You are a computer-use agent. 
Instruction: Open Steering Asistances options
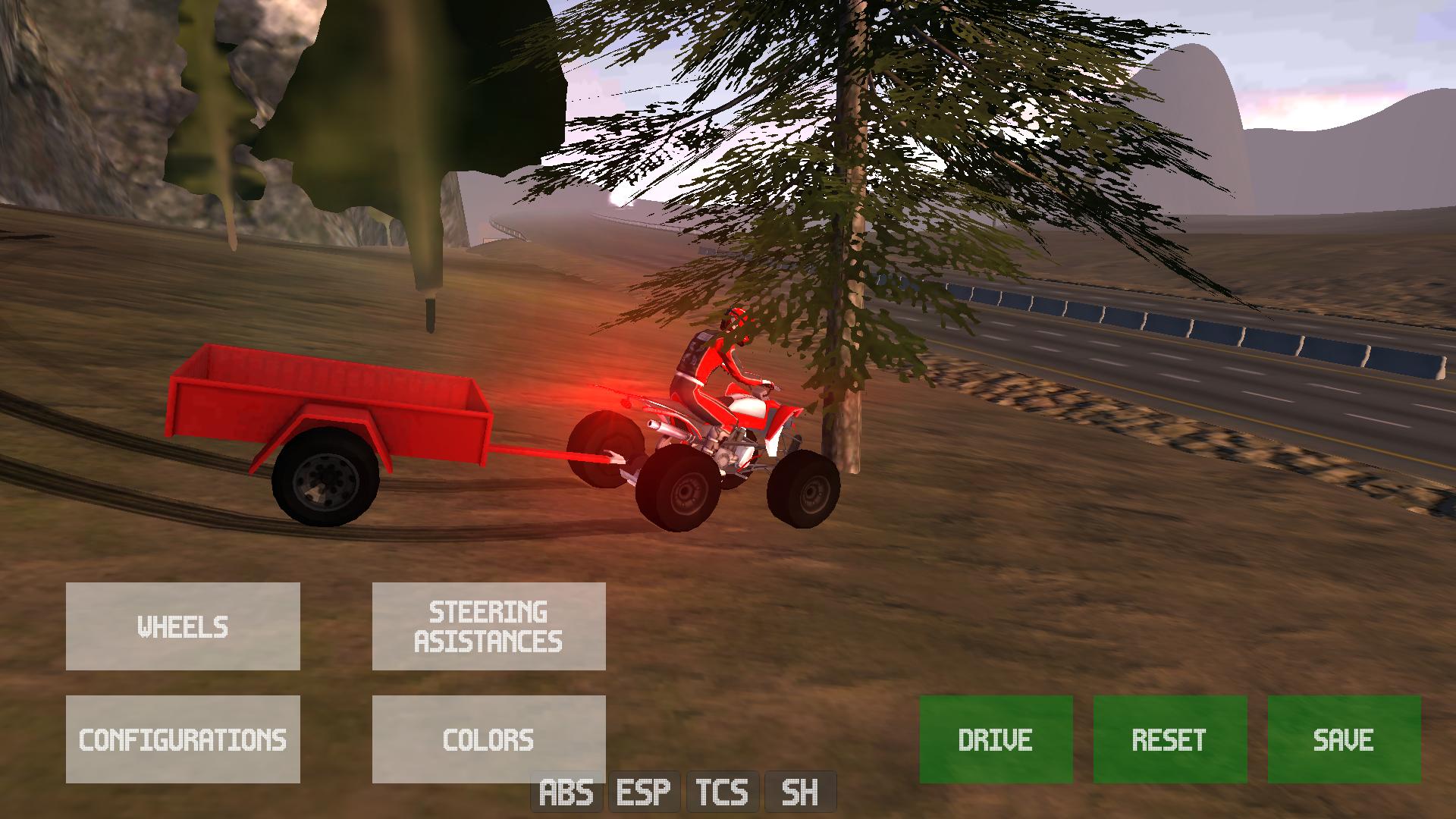[488, 626]
